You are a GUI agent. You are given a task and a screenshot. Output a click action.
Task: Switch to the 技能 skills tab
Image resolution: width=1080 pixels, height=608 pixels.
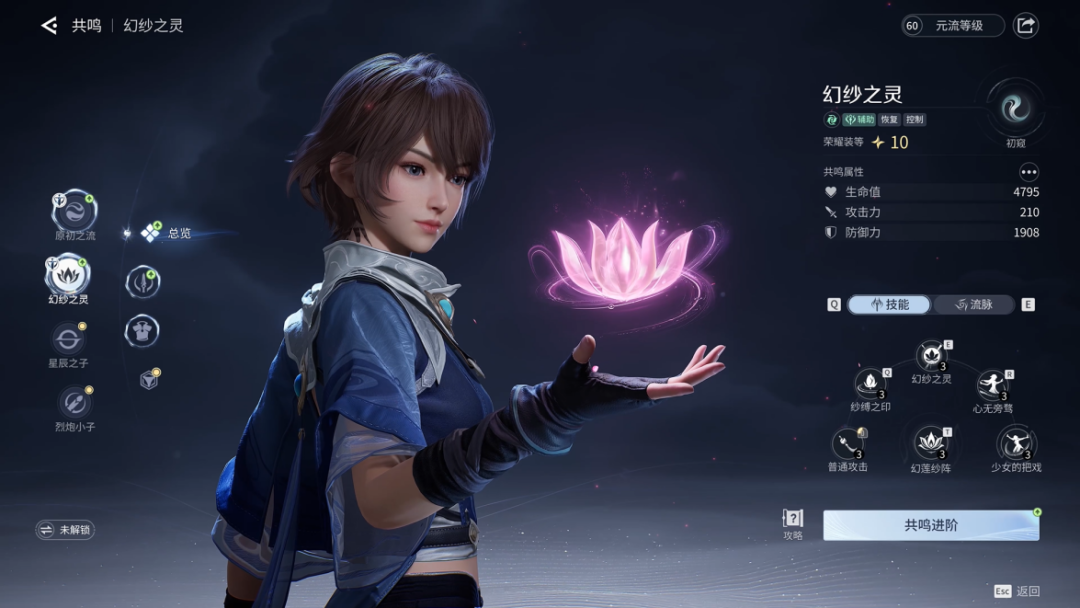pyautogui.click(x=889, y=305)
